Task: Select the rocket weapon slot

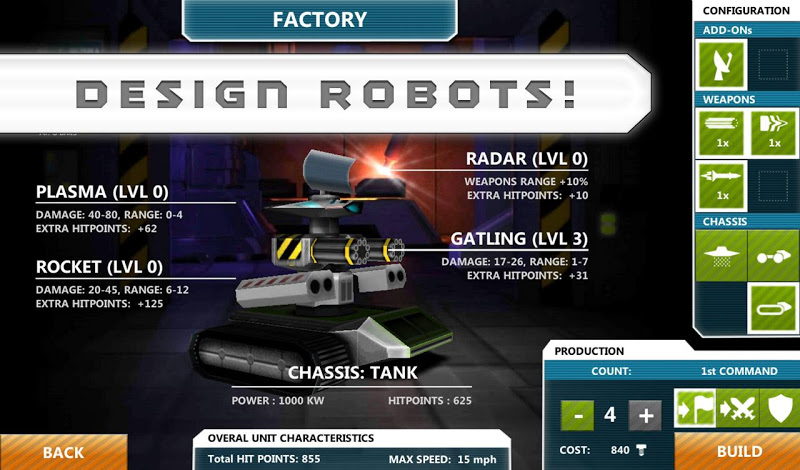Action: [x=721, y=186]
